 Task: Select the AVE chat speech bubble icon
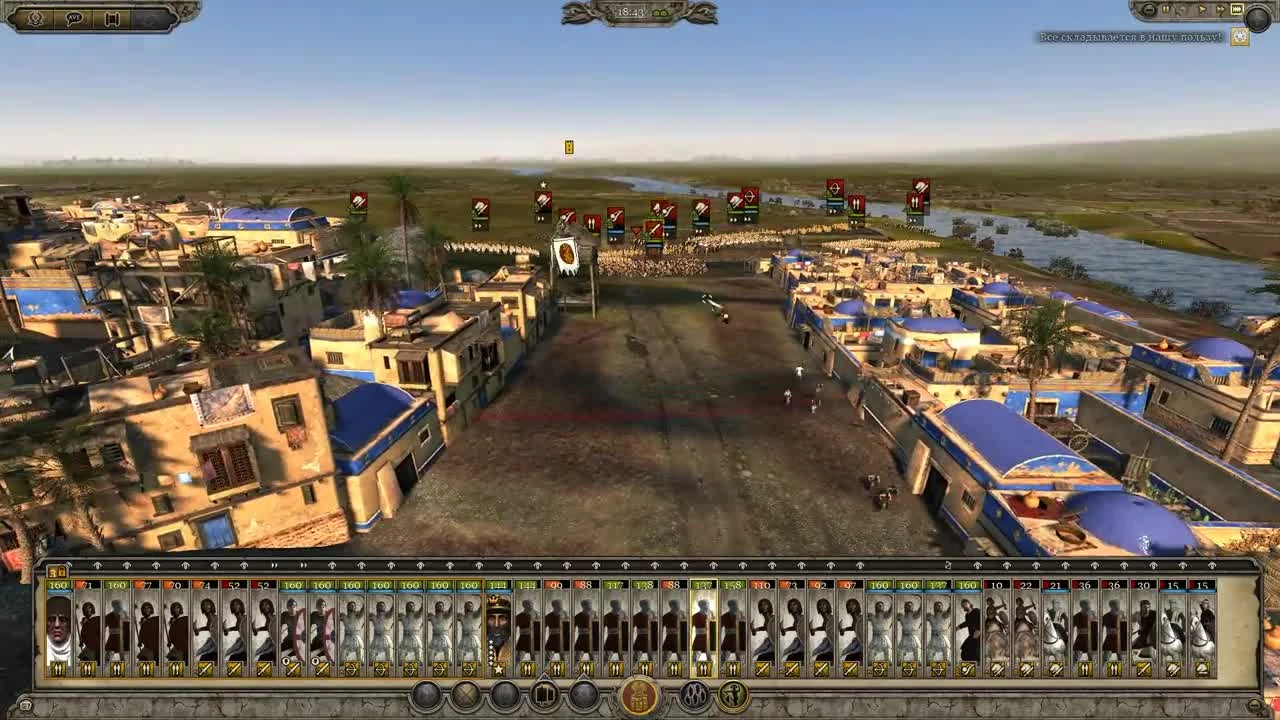[x=72, y=17]
